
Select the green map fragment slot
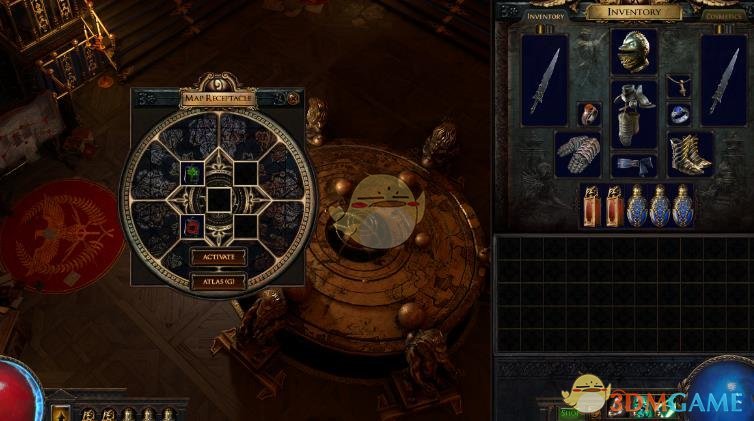click(x=192, y=173)
